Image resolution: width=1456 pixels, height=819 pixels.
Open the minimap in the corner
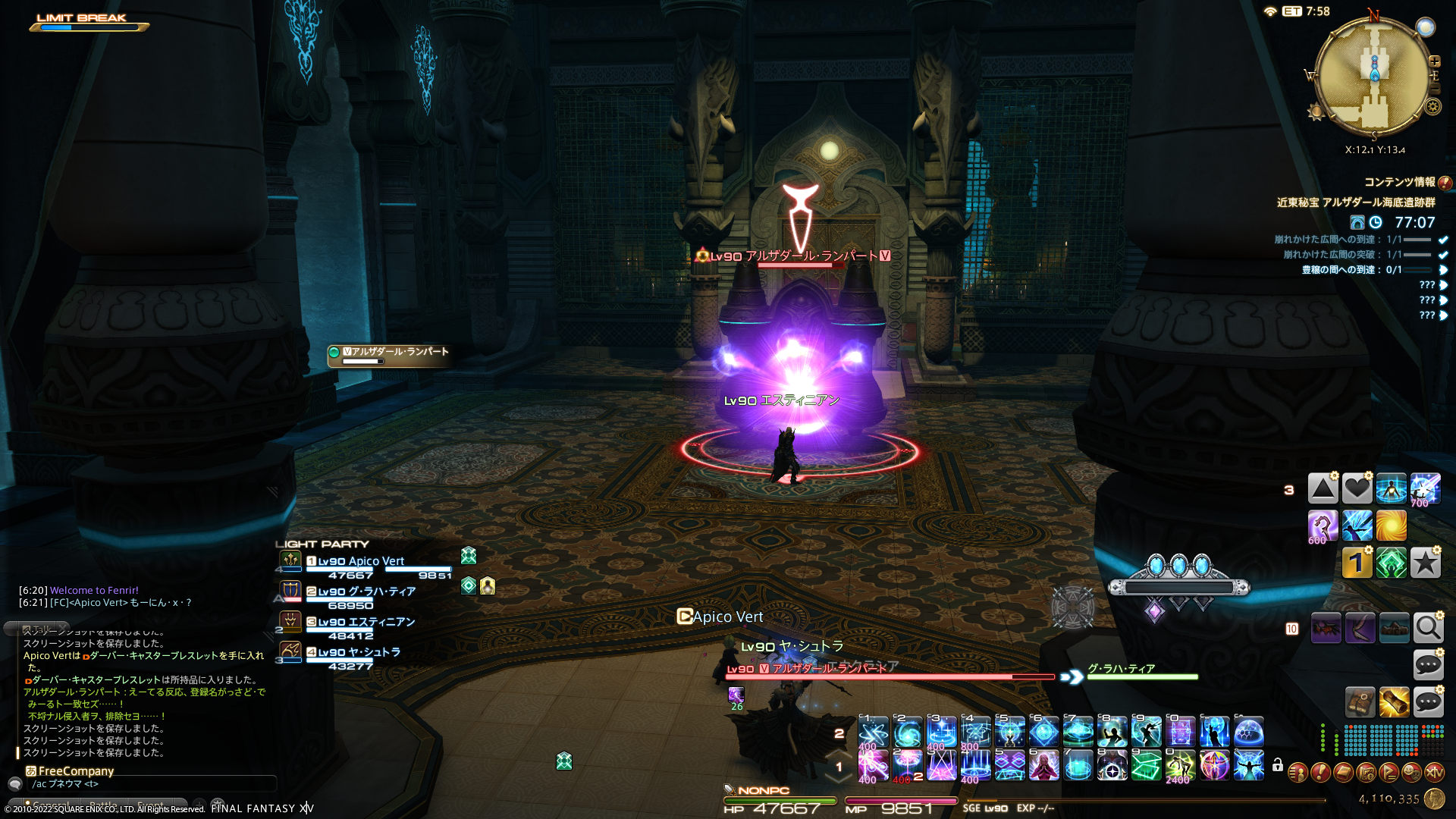click(x=1373, y=74)
